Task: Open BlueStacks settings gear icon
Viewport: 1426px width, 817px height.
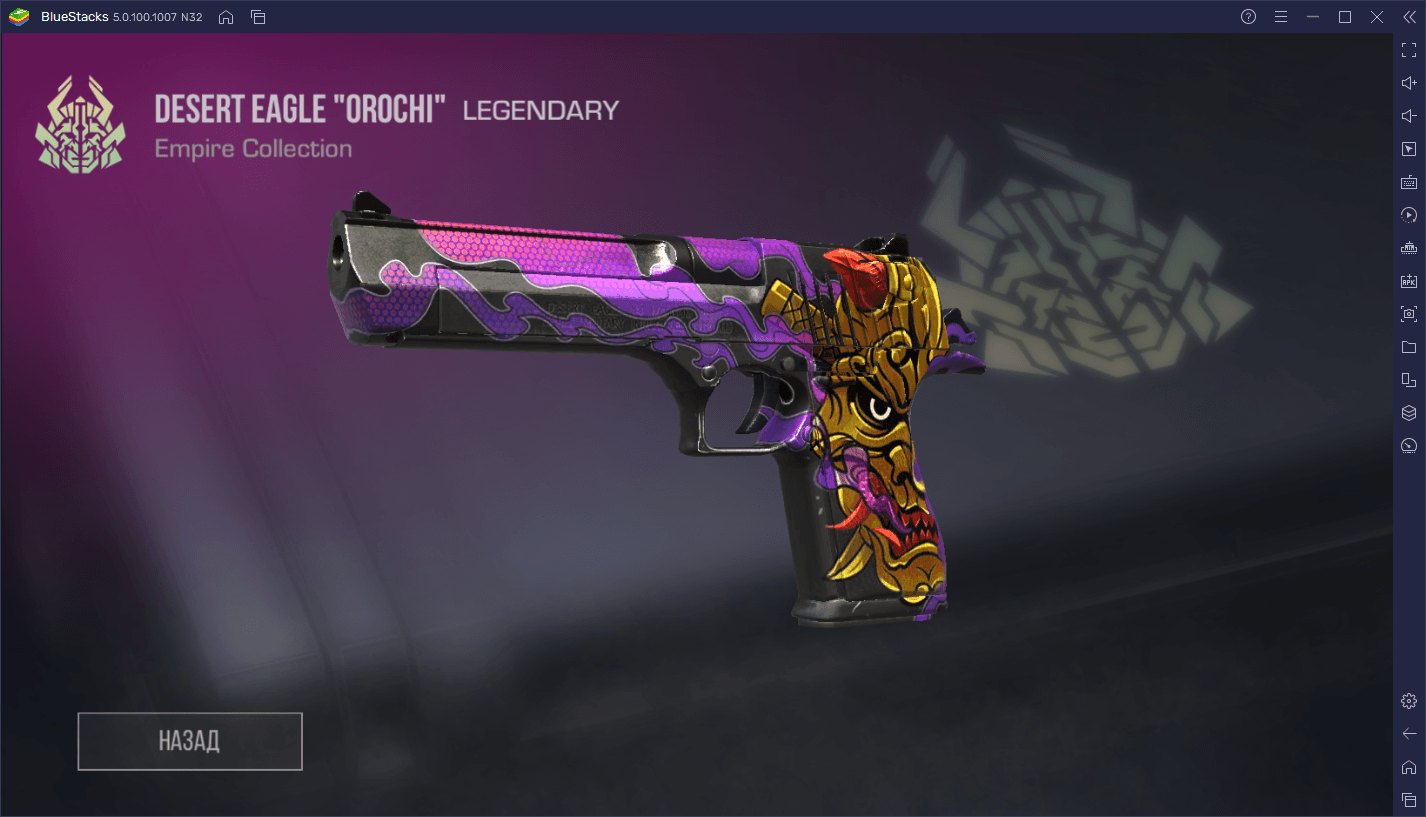Action: click(1409, 701)
